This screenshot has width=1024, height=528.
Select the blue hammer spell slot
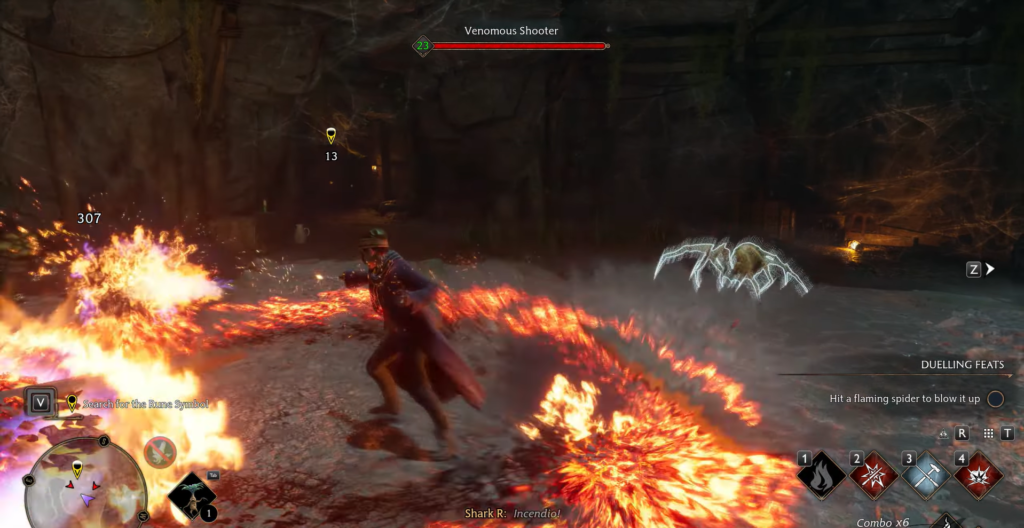point(926,474)
